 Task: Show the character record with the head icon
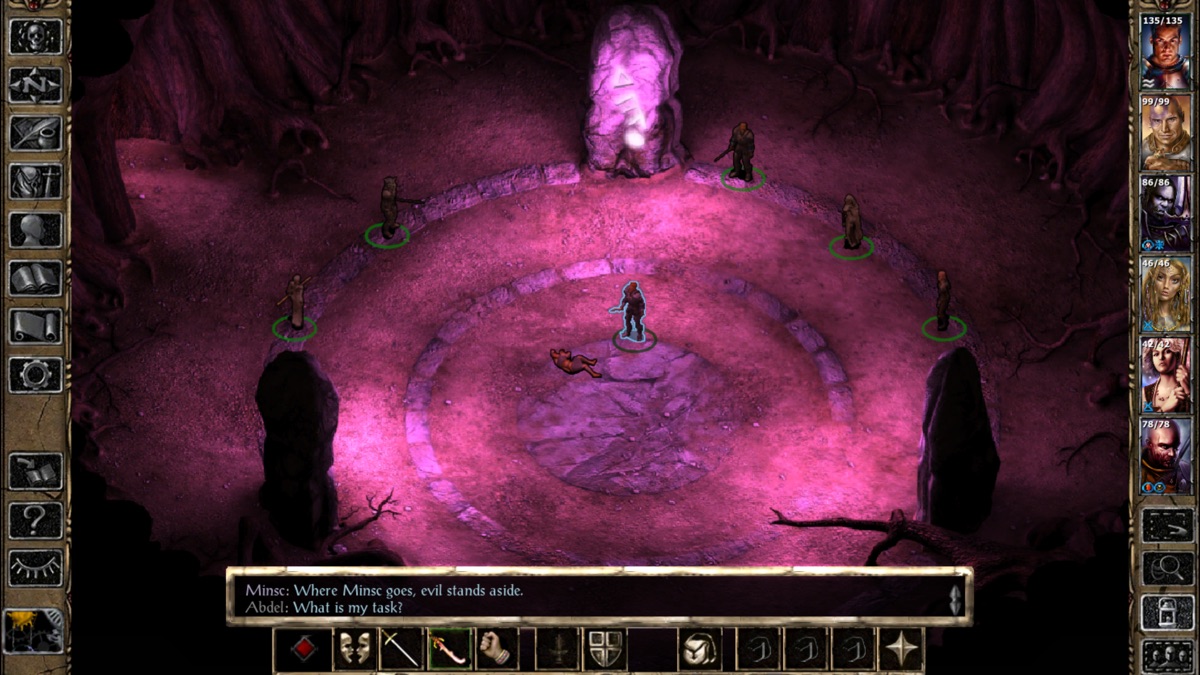click(36, 229)
